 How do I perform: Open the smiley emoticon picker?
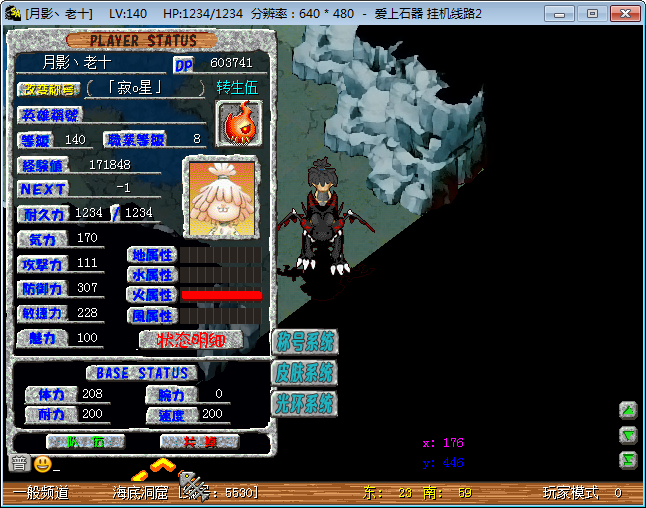[42, 464]
